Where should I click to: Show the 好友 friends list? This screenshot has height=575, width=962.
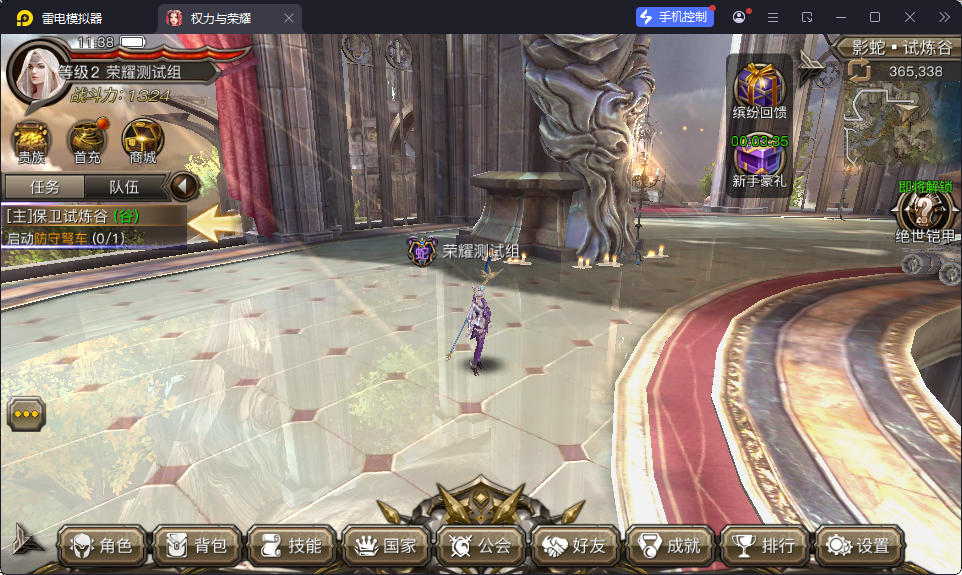point(575,546)
